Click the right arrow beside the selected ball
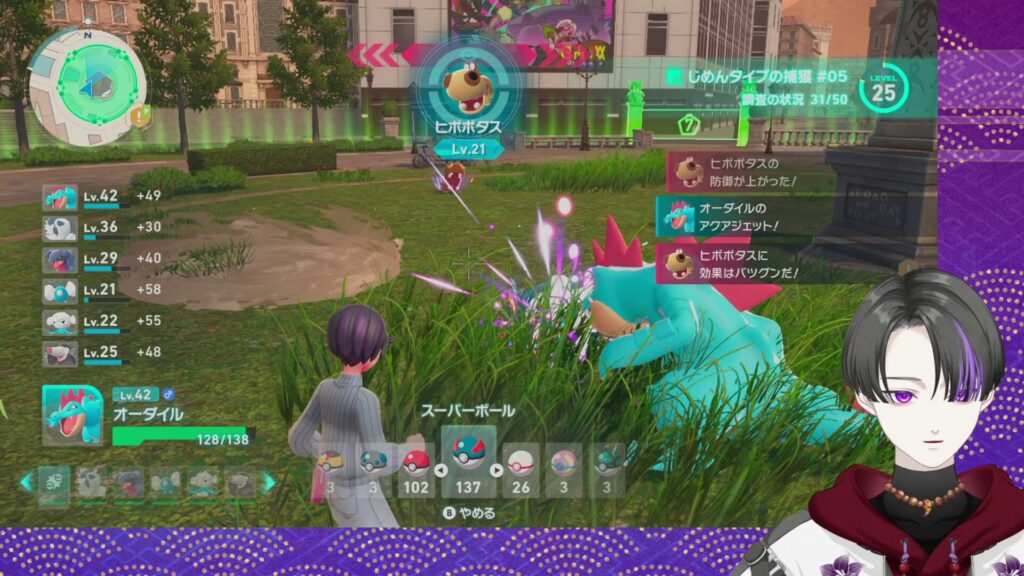The image size is (1024, 576). tap(496, 470)
